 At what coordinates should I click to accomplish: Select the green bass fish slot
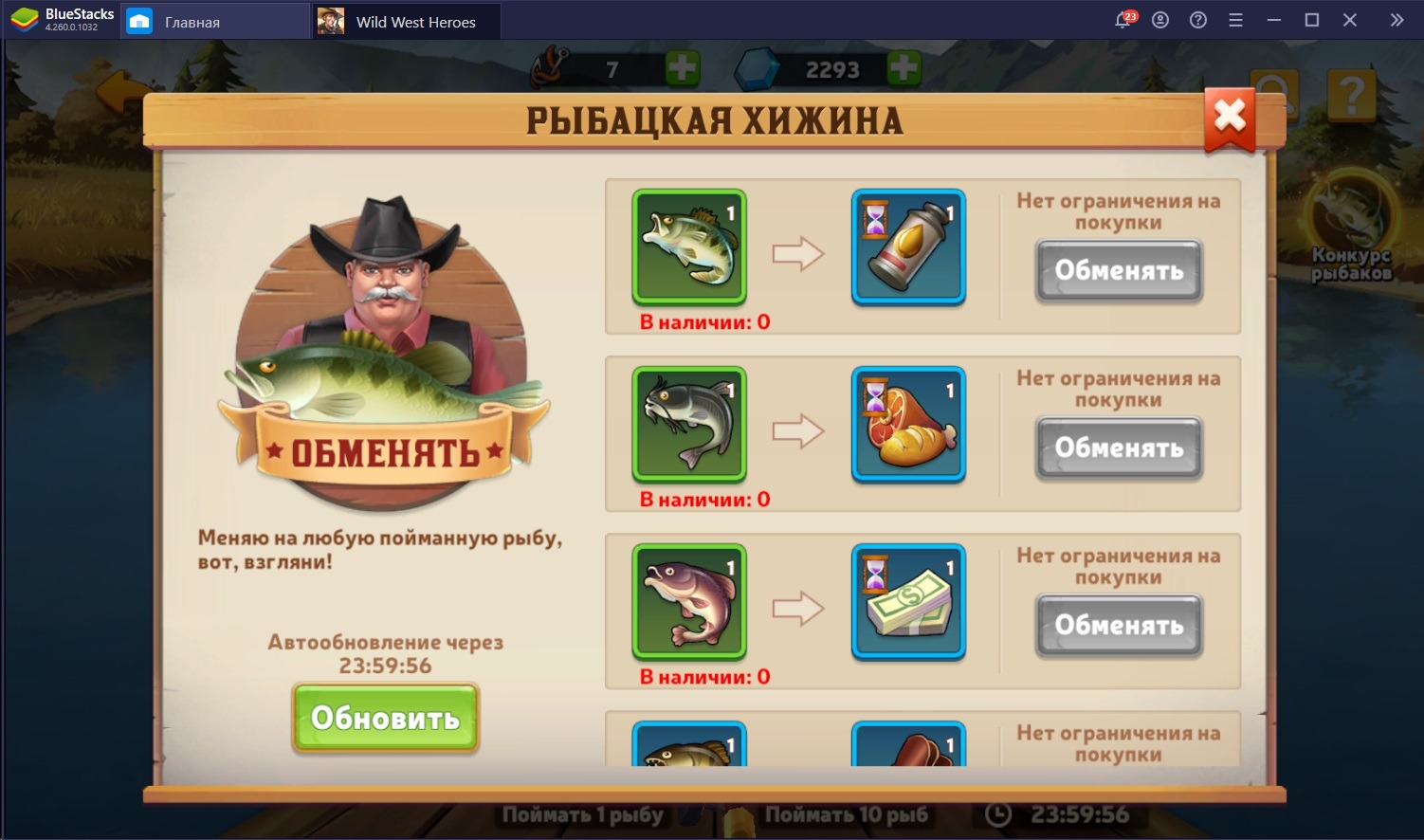tap(689, 247)
